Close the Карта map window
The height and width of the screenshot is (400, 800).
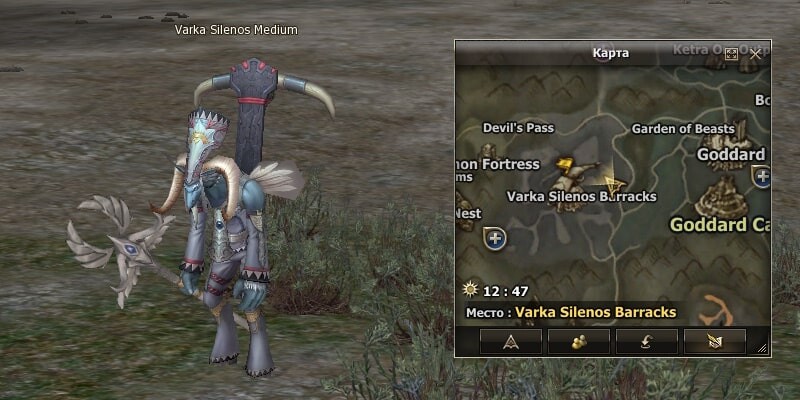[x=756, y=53]
